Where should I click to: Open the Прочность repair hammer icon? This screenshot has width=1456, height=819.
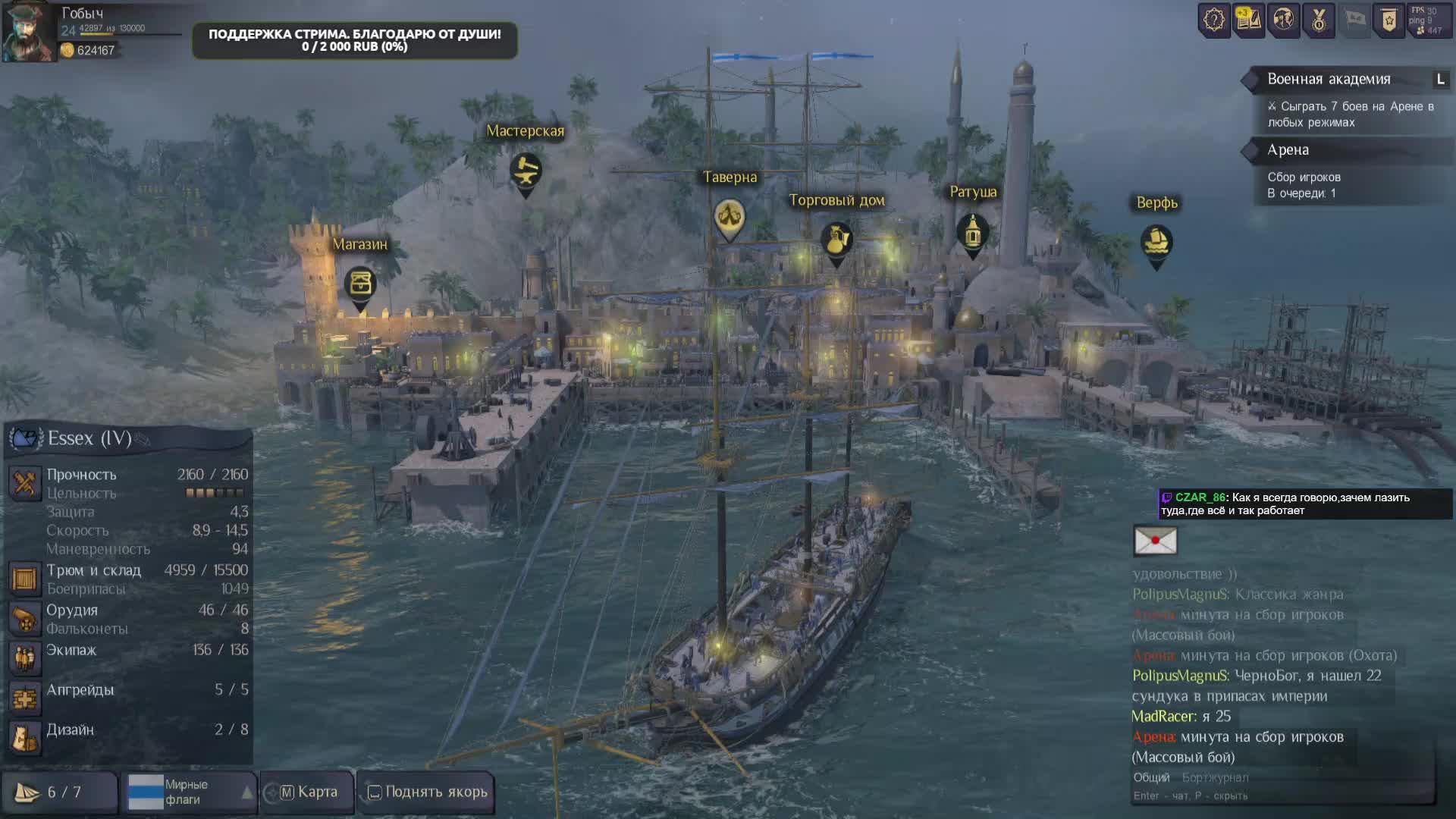point(24,483)
